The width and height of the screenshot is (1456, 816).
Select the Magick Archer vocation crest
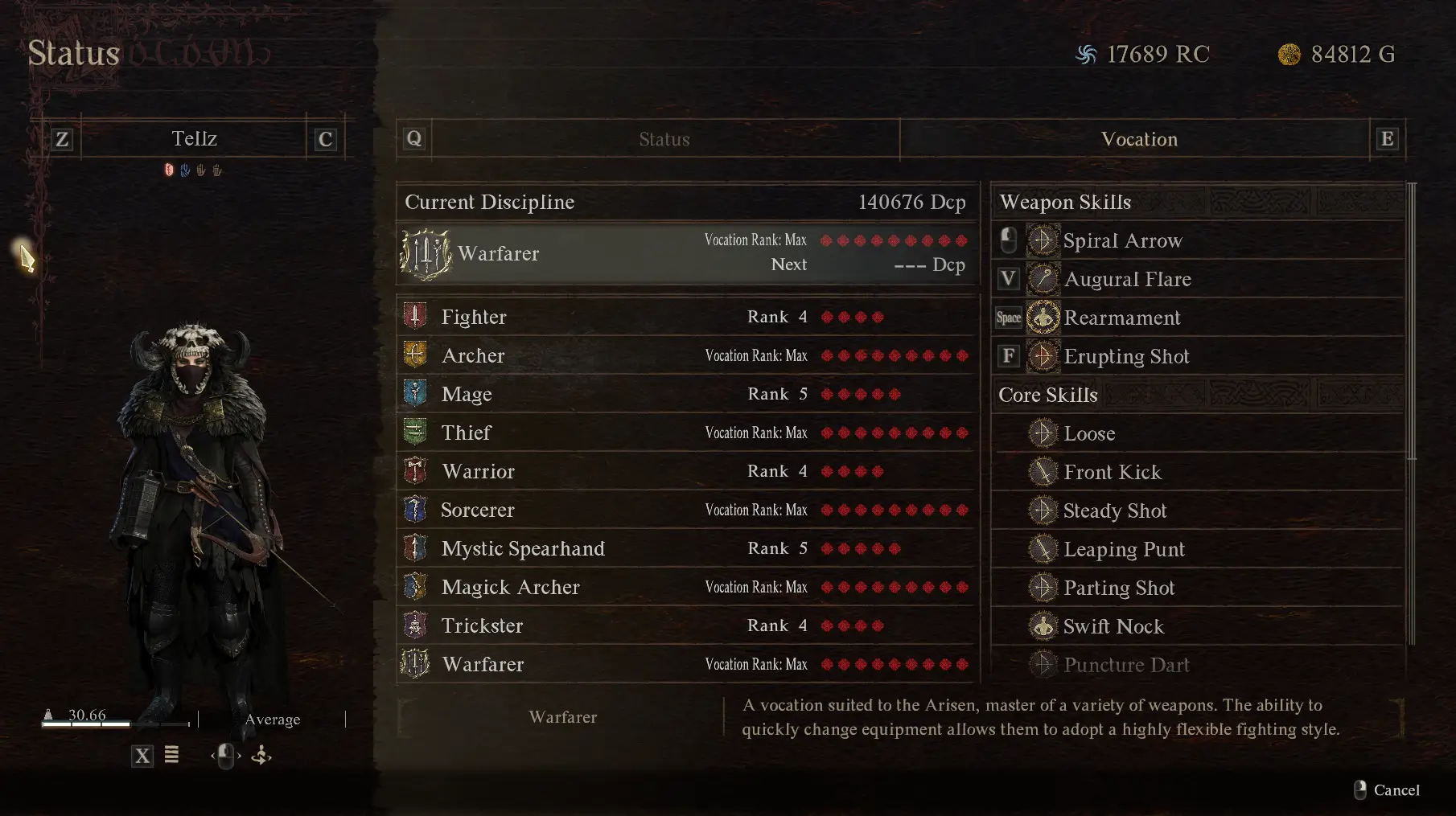click(415, 587)
